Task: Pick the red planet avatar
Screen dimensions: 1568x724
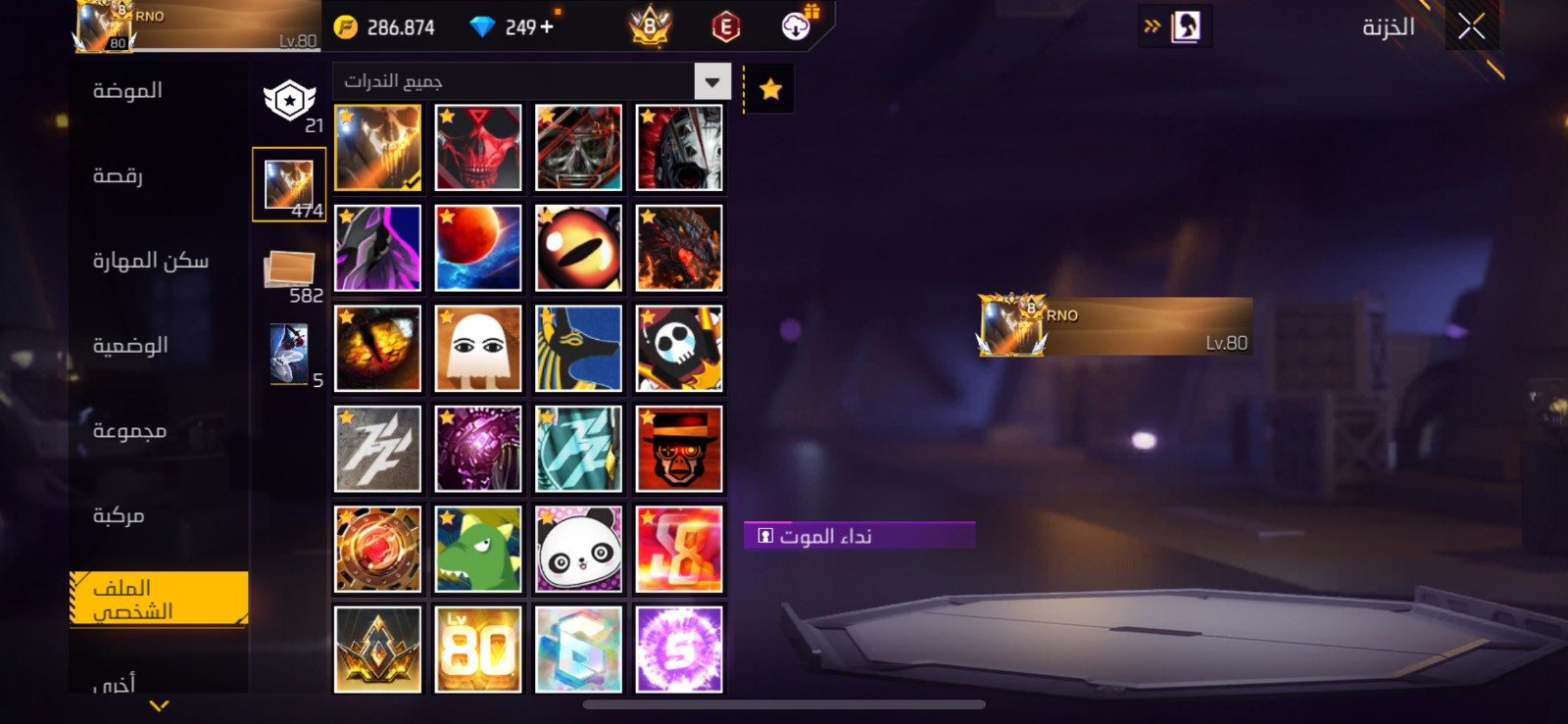Action: click(x=478, y=248)
